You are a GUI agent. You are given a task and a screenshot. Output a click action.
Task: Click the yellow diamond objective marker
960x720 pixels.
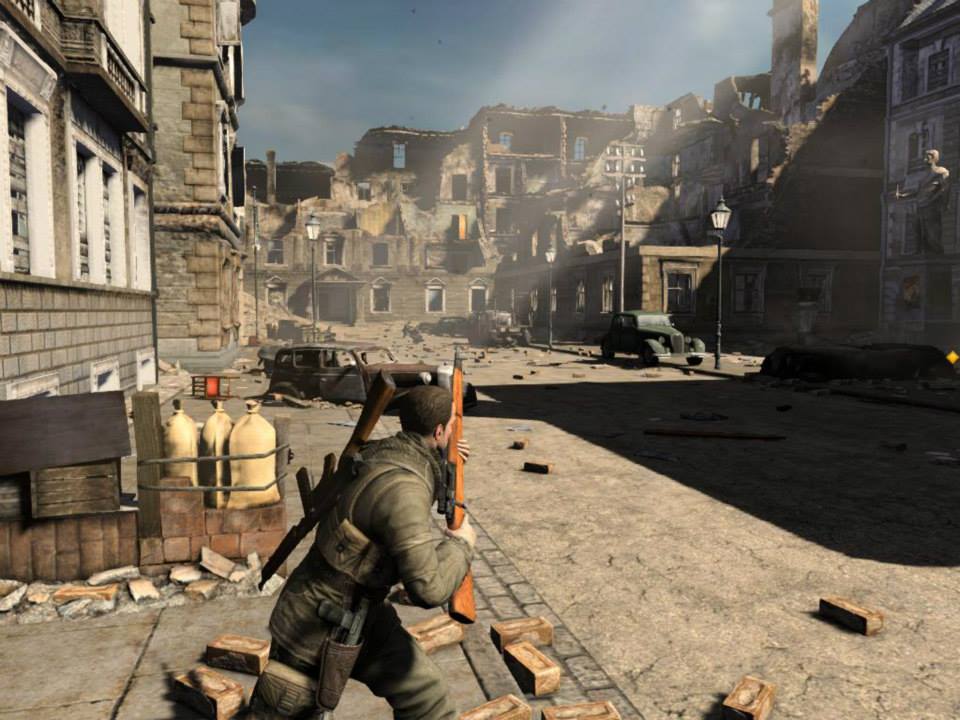click(952, 357)
